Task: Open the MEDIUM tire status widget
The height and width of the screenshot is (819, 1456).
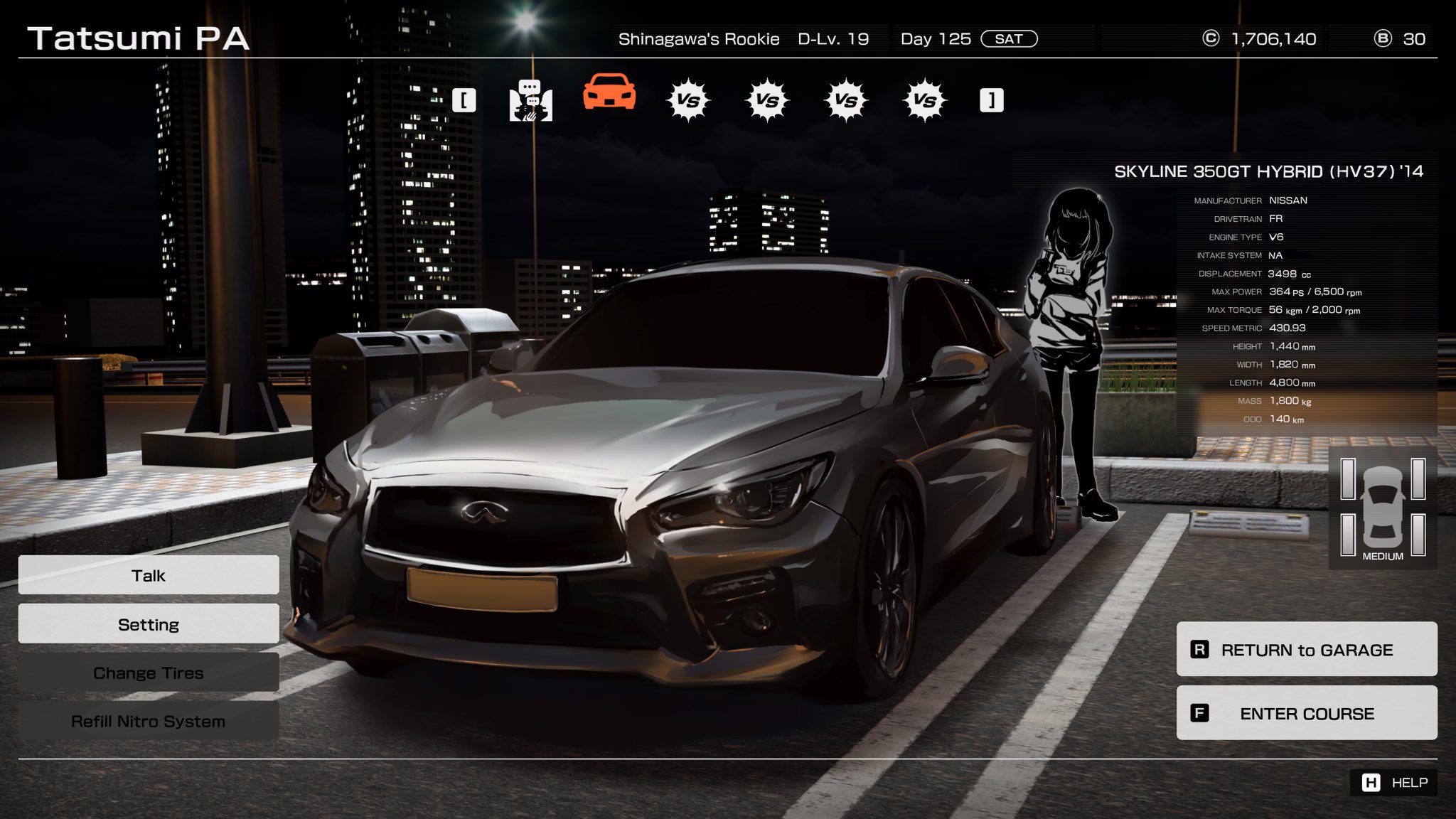Action: point(1382,509)
